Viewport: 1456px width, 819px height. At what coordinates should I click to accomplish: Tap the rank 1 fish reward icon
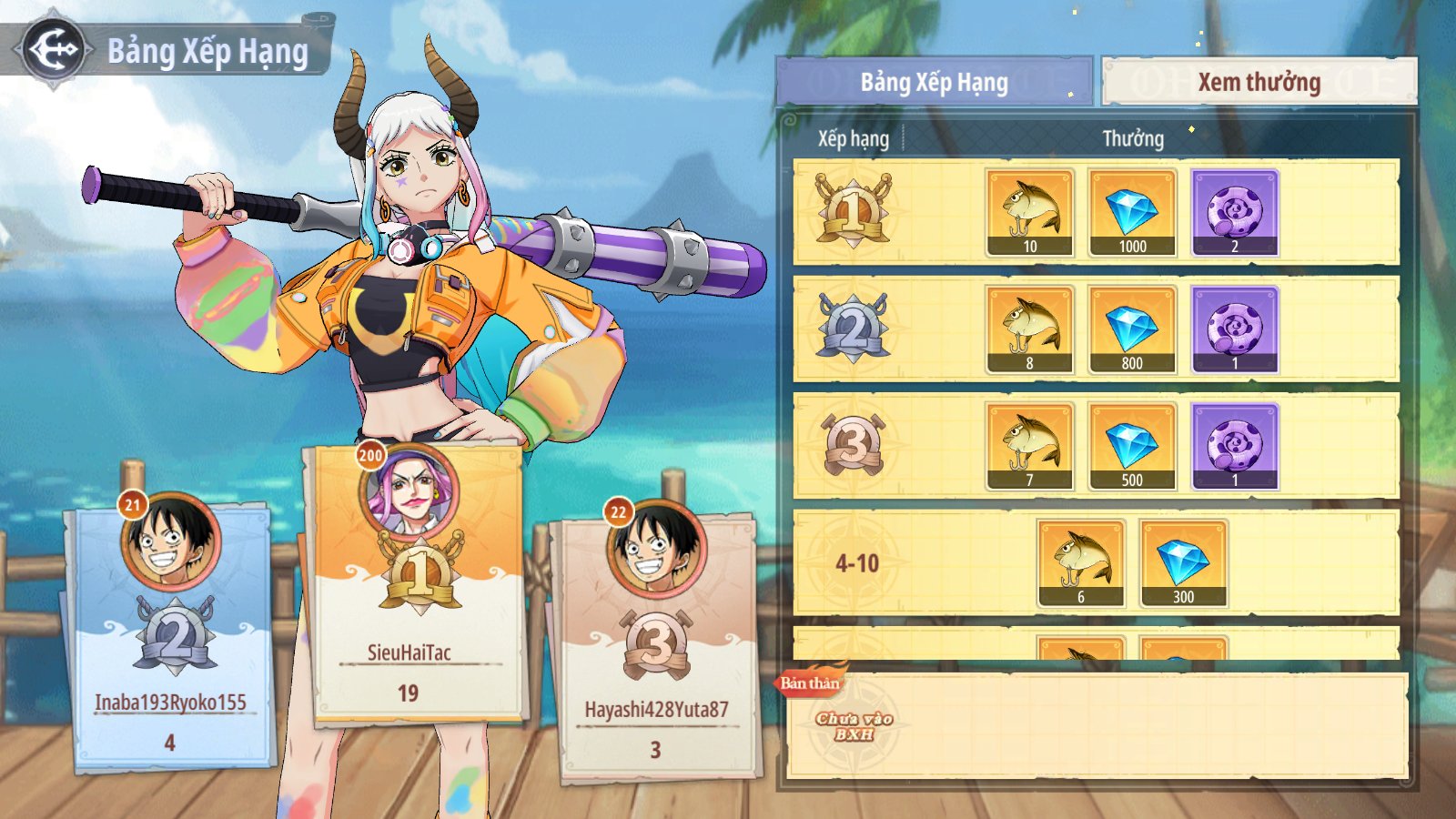(1030, 213)
